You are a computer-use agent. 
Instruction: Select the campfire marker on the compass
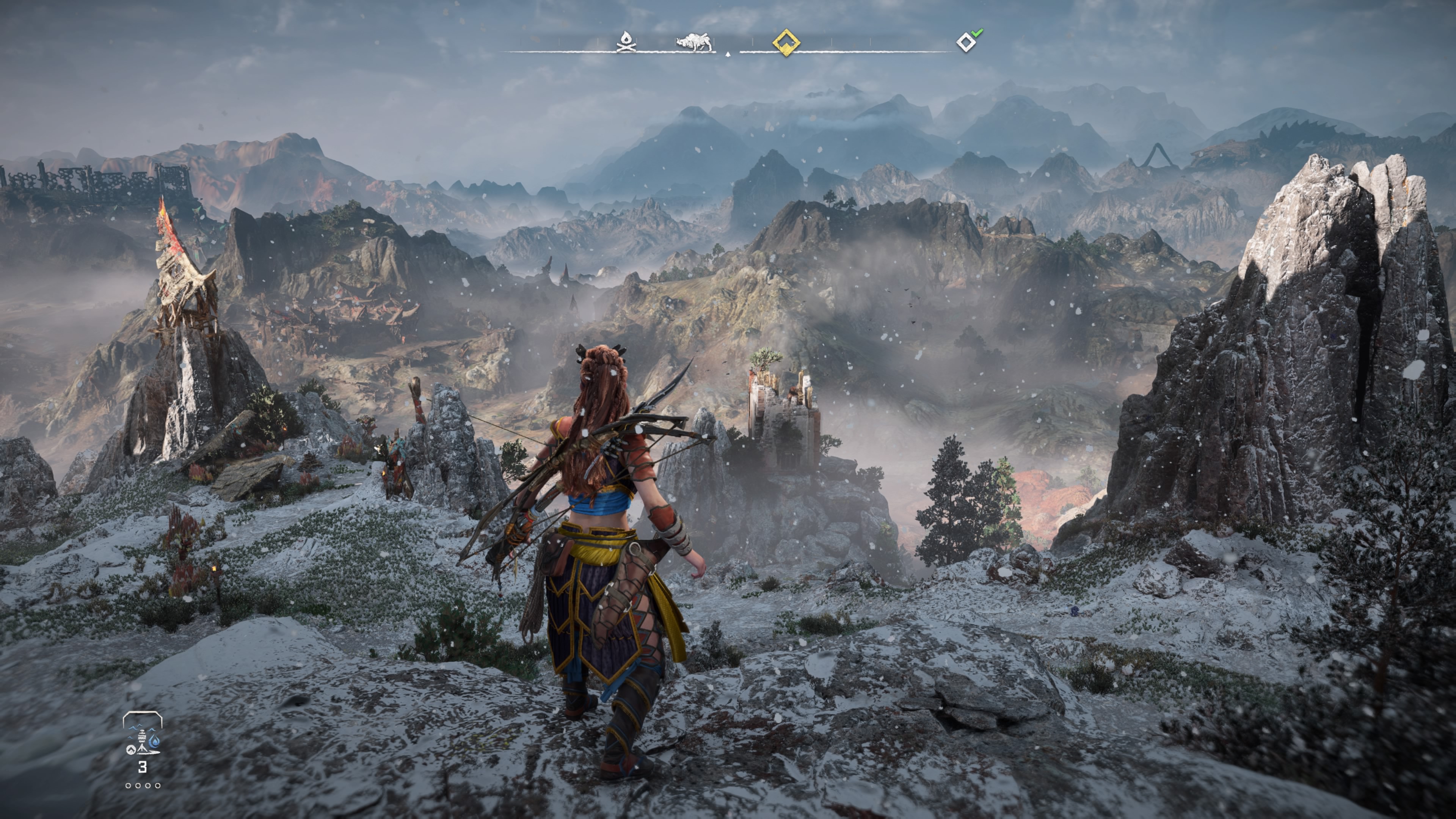pos(625,42)
